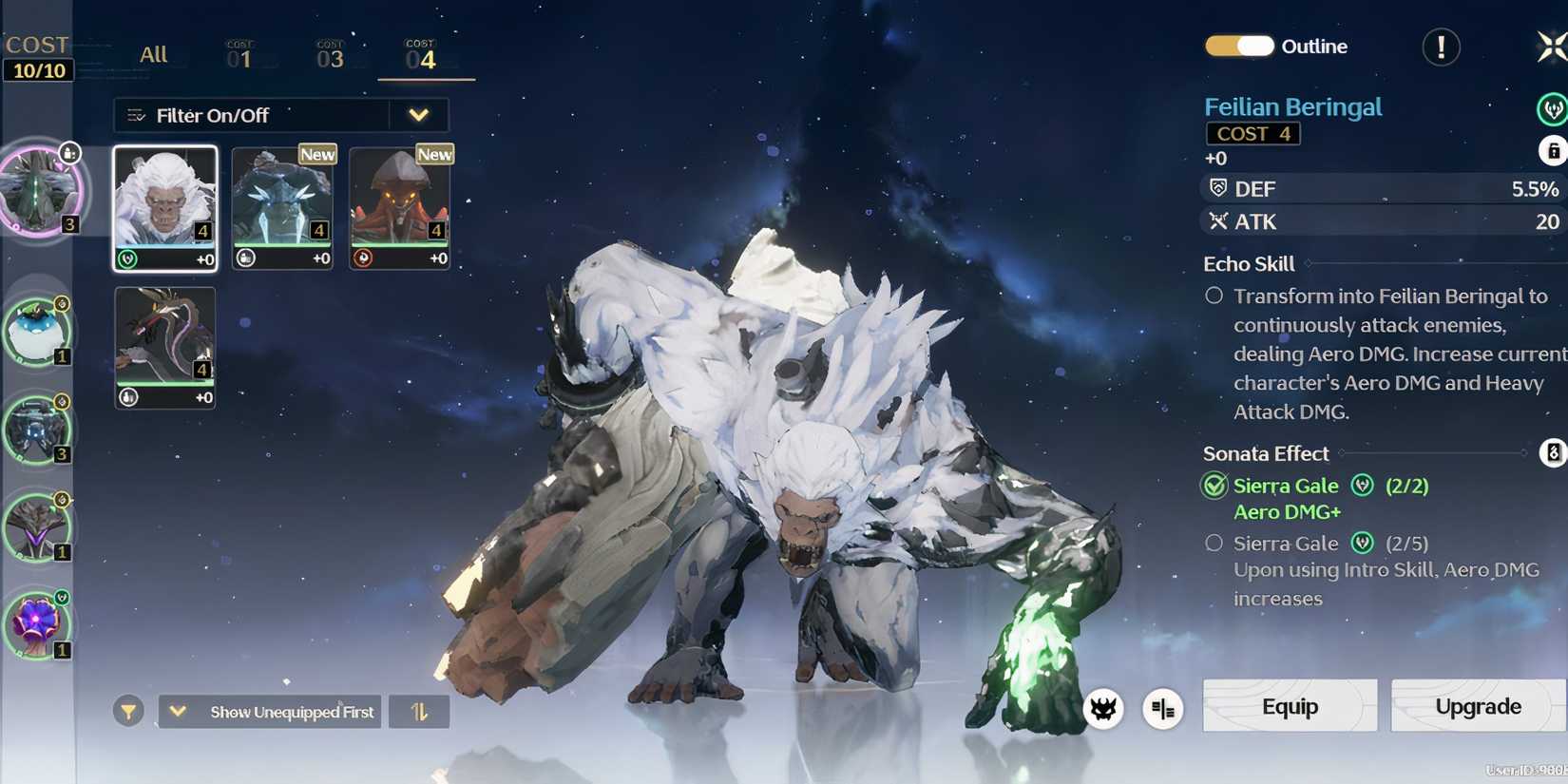Select the Feilian Beringal echo thumbnail
The height and width of the screenshot is (784, 1568).
click(164, 206)
